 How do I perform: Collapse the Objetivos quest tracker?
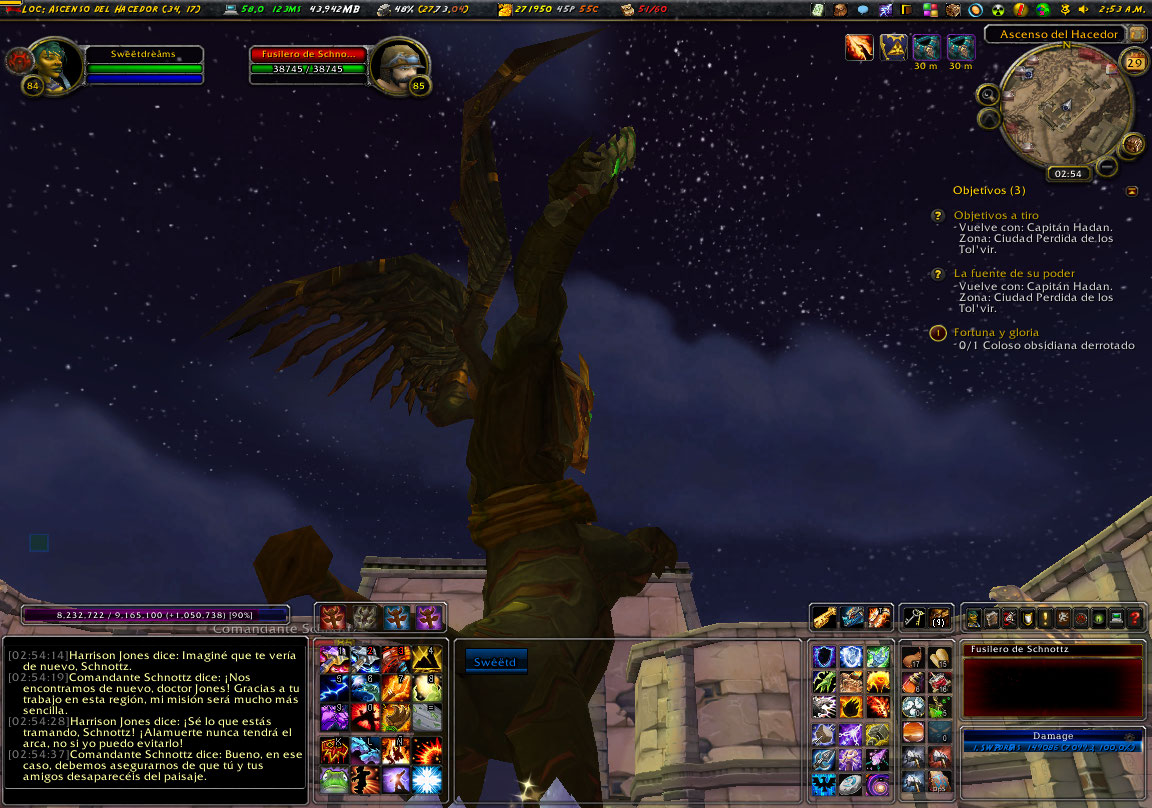1131,190
